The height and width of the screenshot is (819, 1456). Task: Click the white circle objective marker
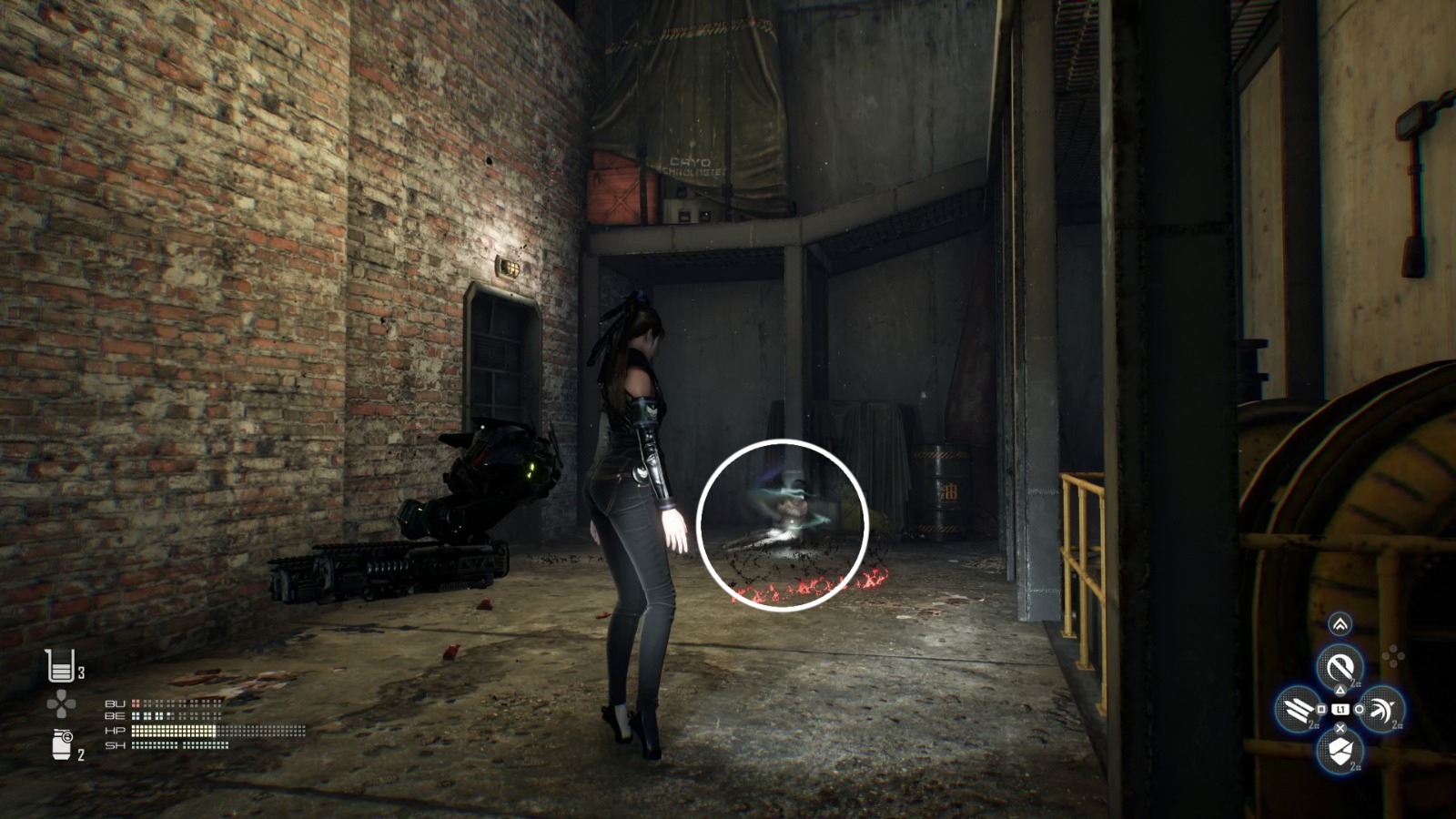tap(784, 526)
